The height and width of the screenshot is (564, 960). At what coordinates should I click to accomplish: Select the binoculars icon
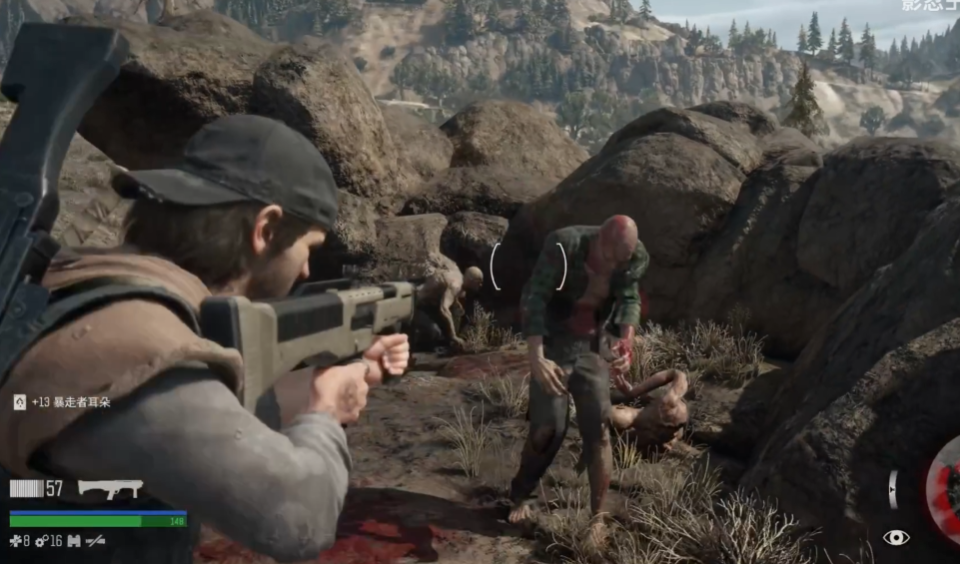(74, 541)
